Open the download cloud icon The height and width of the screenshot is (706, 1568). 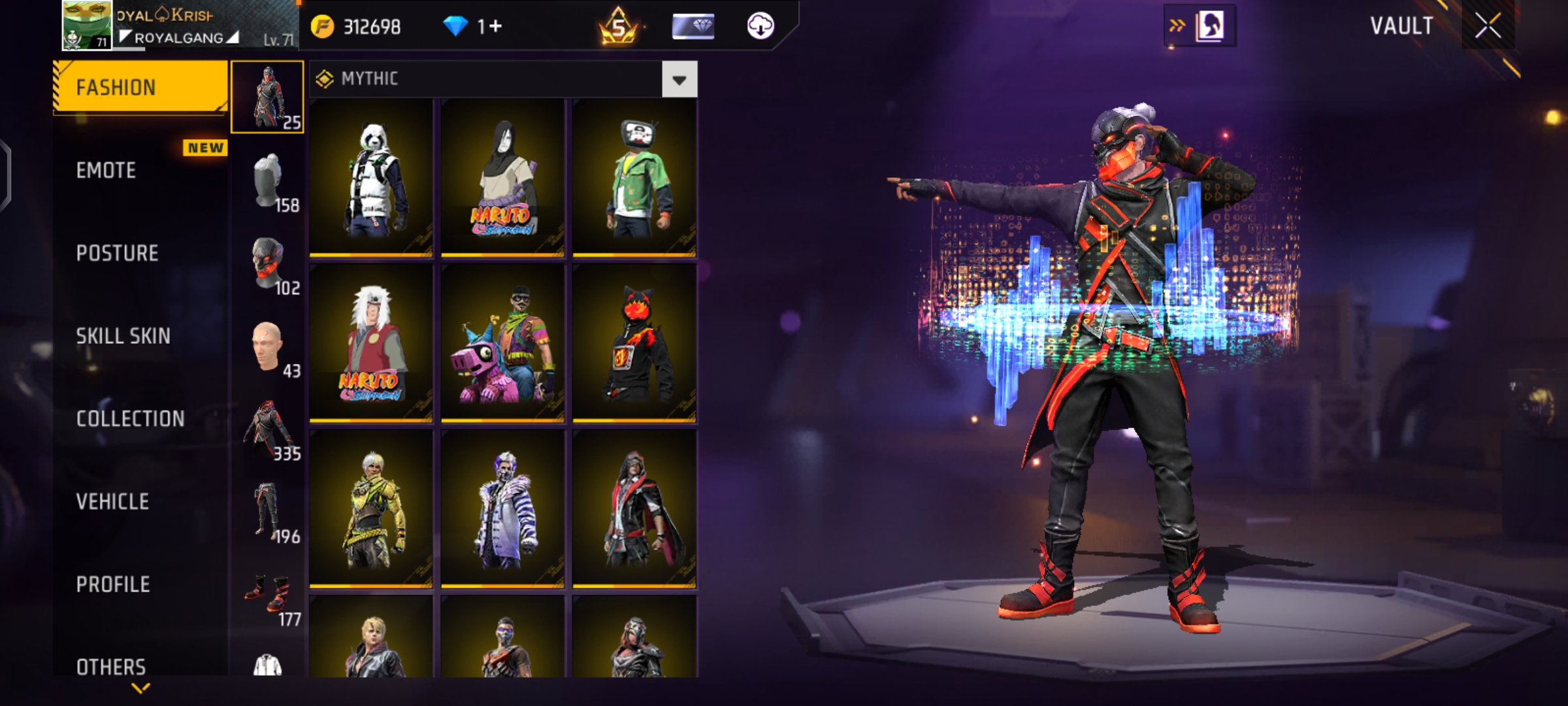pos(760,26)
